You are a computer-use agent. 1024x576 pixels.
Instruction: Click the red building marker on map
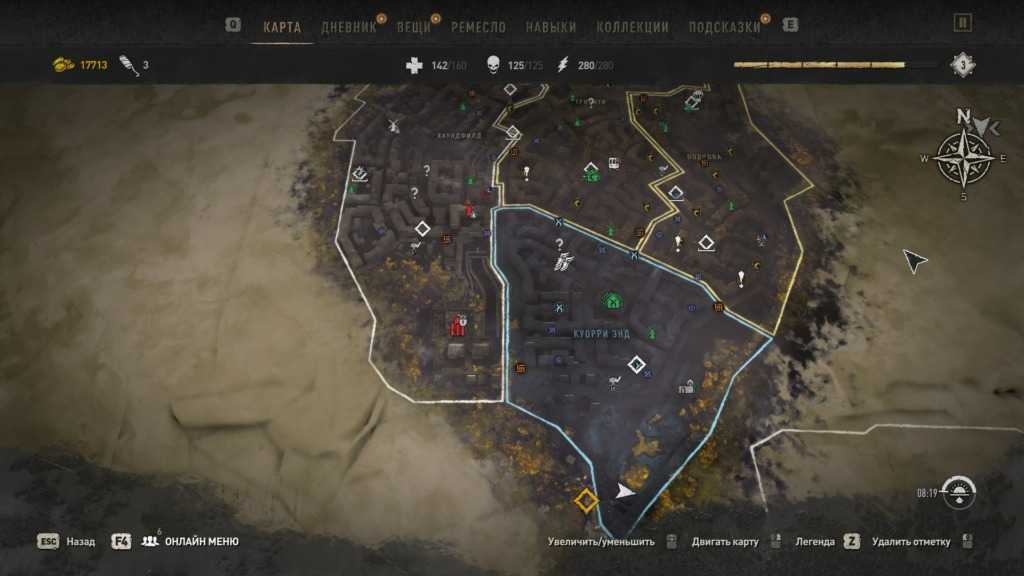click(x=459, y=326)
